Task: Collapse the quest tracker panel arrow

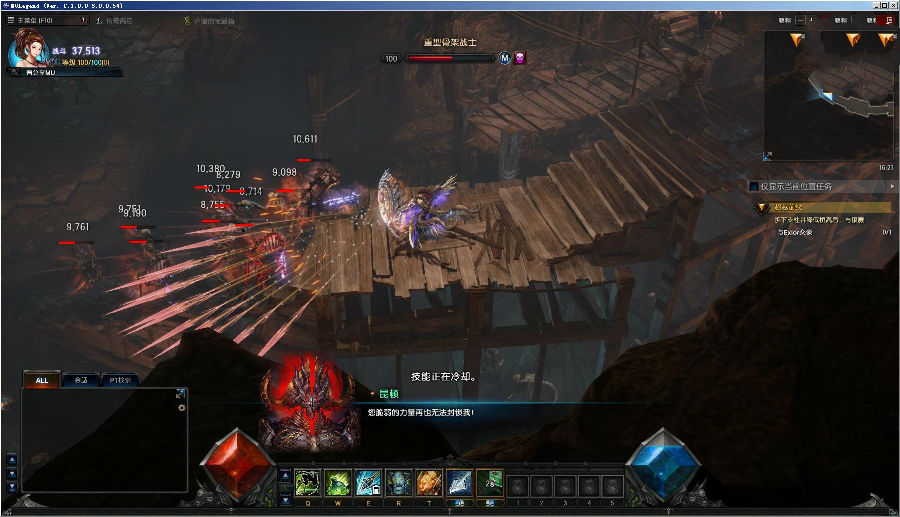Action: click(892, 186)
